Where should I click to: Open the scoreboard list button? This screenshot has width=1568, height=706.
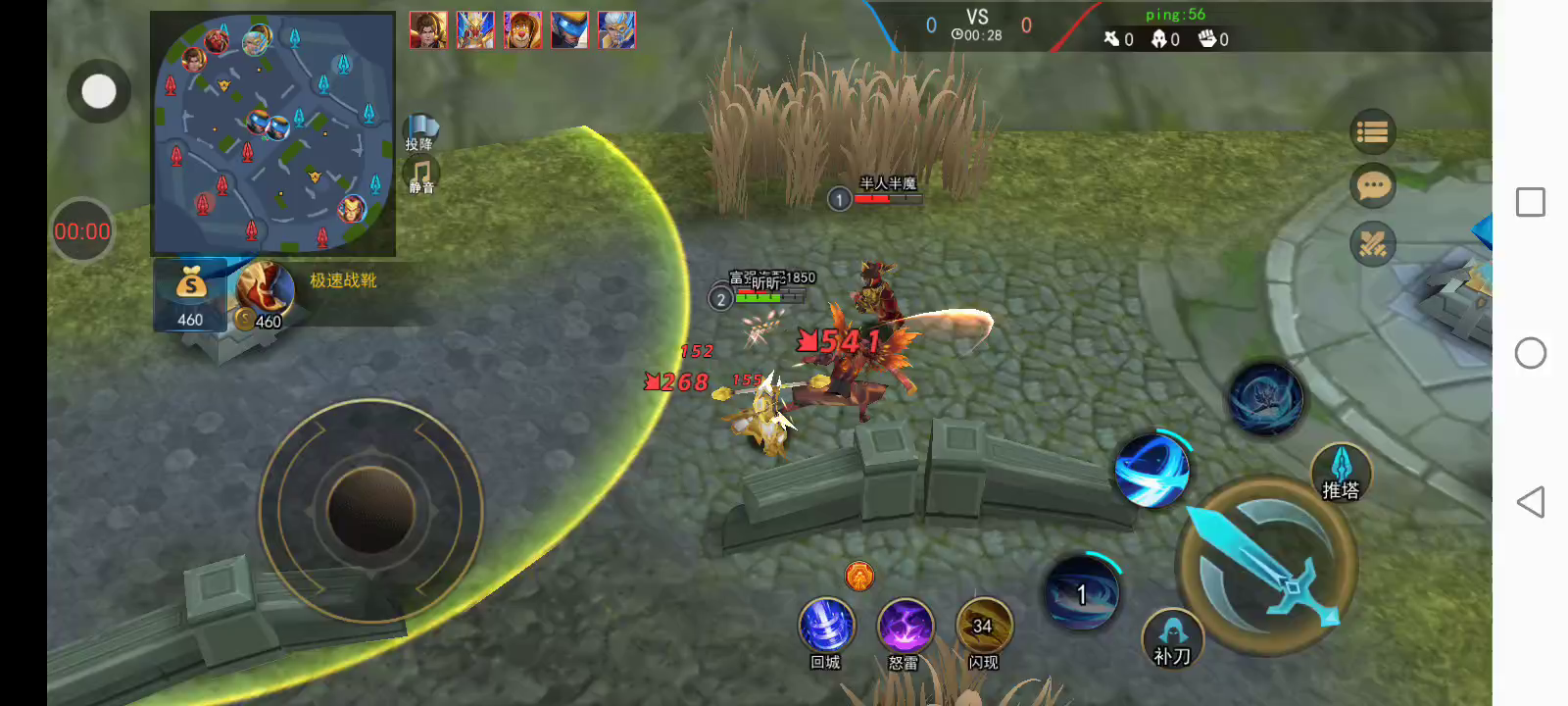(1372, 131)
